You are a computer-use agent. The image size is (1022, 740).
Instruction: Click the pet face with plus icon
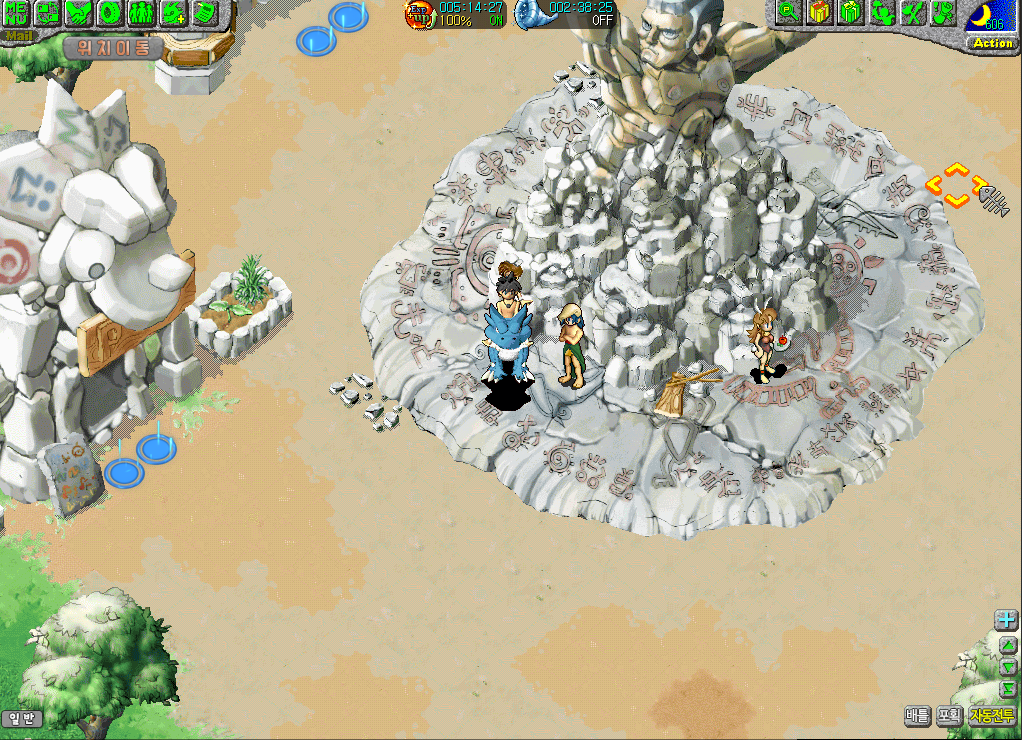click(x=173, y=13)
